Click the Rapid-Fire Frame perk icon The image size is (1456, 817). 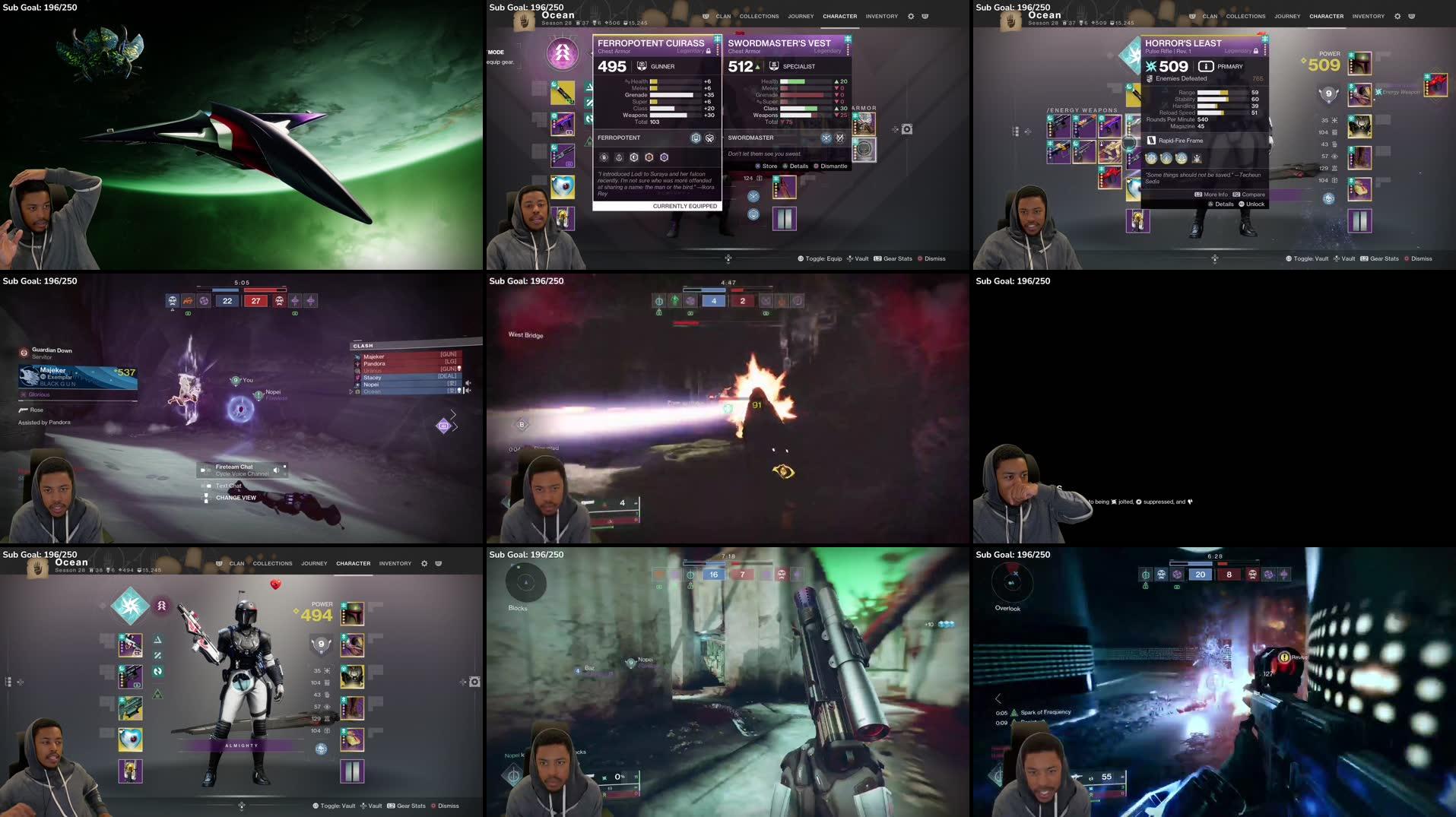tap(1153, 140)
